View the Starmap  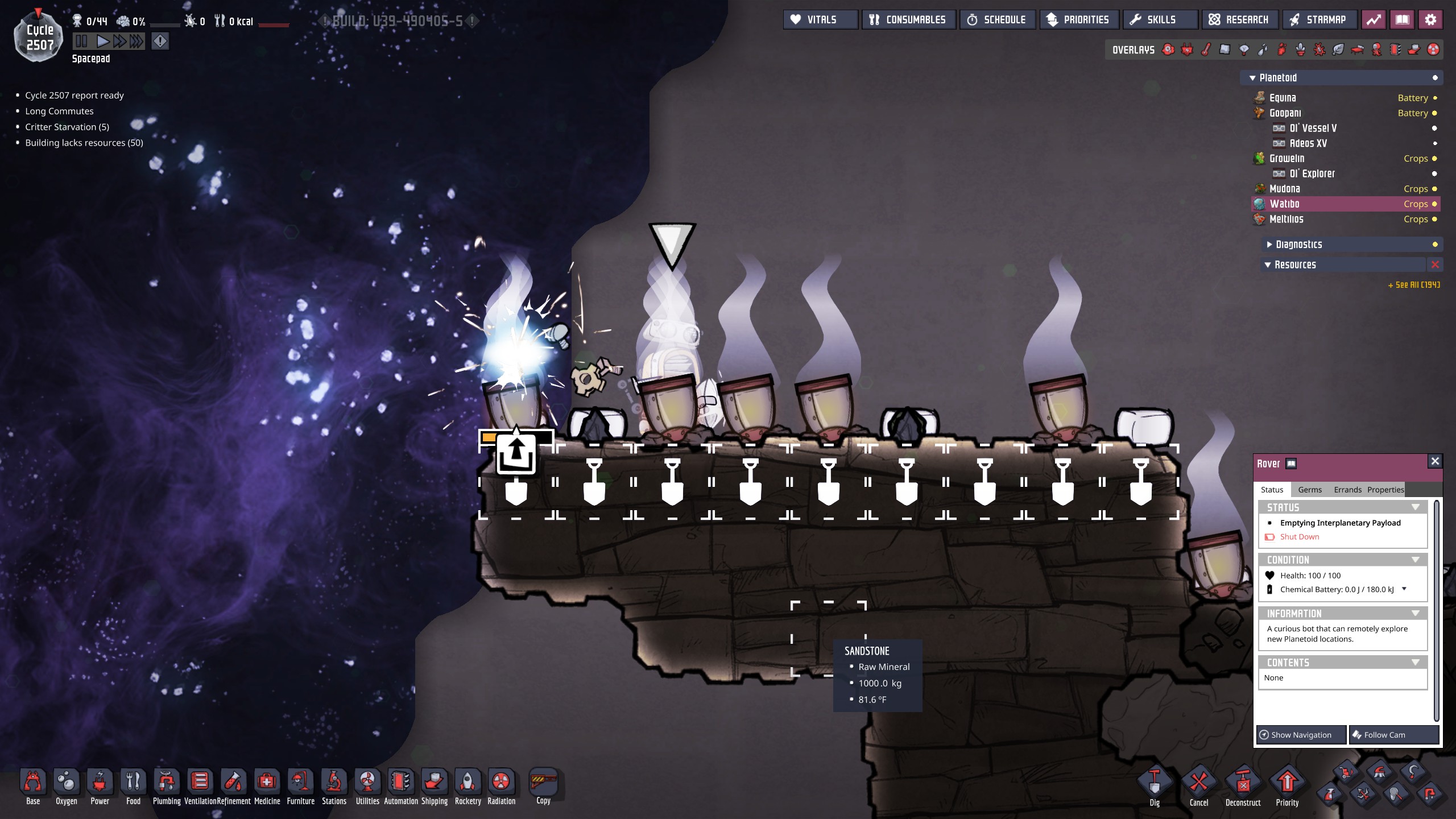(1319, 20)
